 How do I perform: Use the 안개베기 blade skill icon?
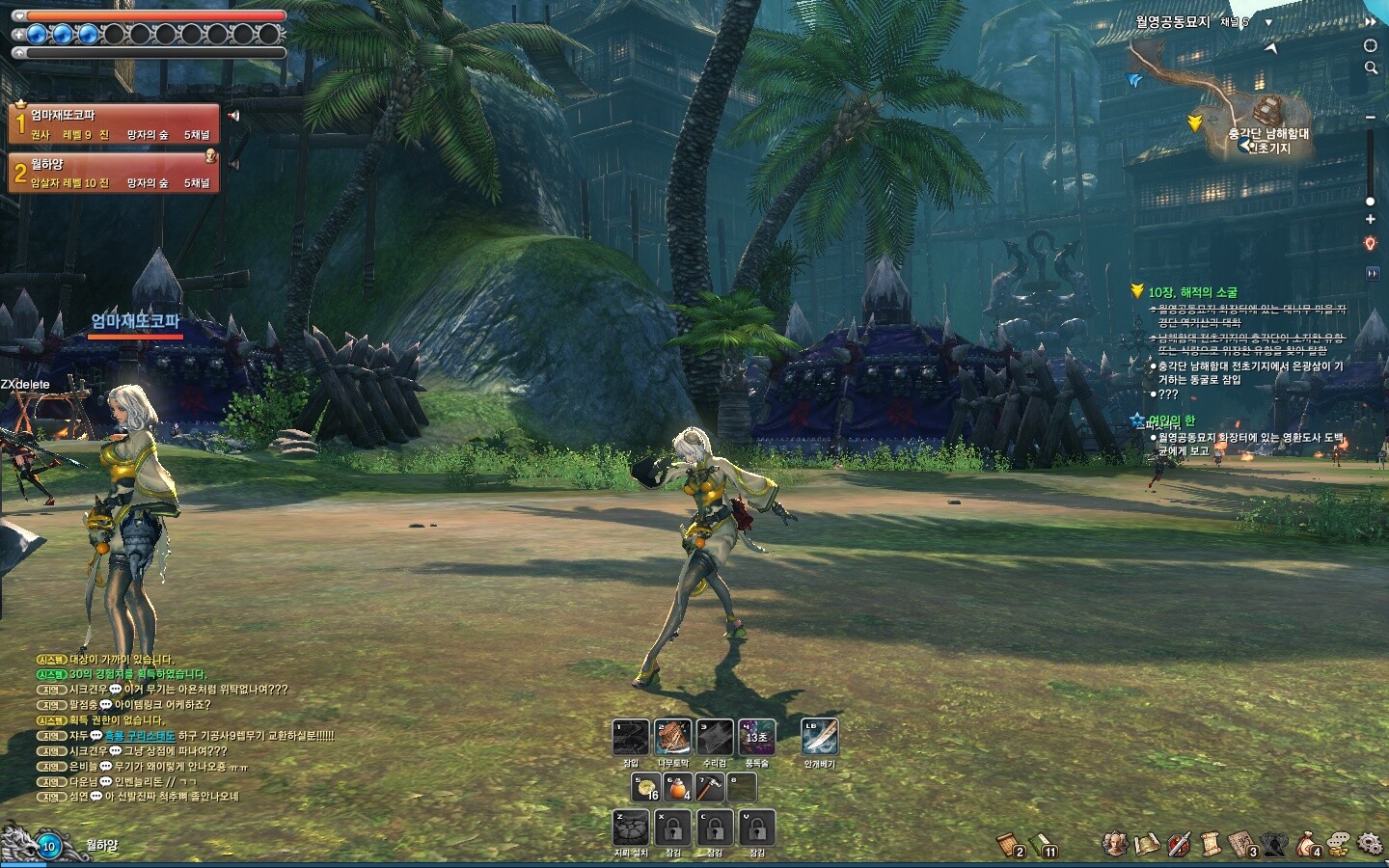click(820, 738)
